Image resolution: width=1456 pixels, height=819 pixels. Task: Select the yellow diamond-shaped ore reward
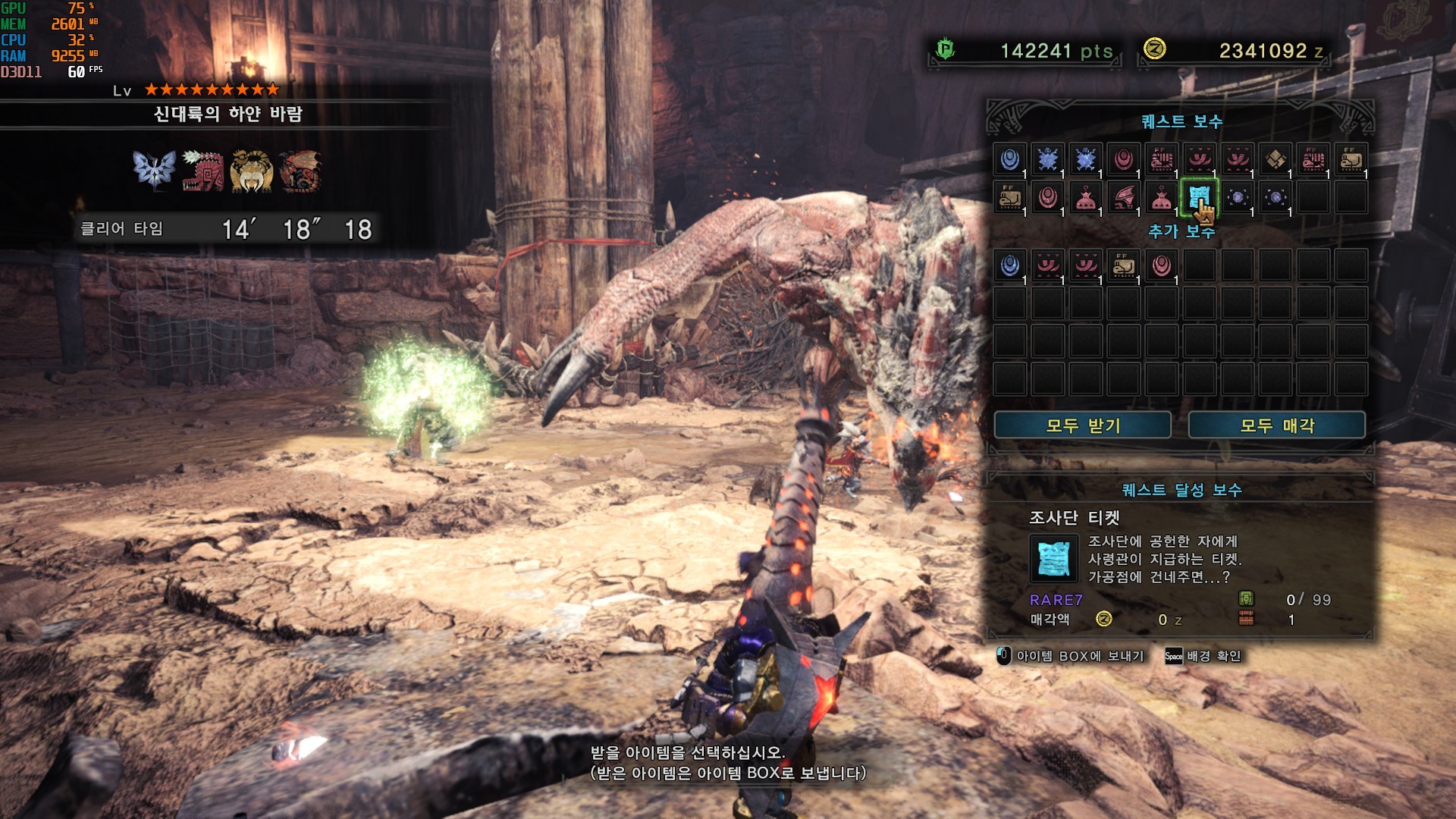(x=1275, y=159)
